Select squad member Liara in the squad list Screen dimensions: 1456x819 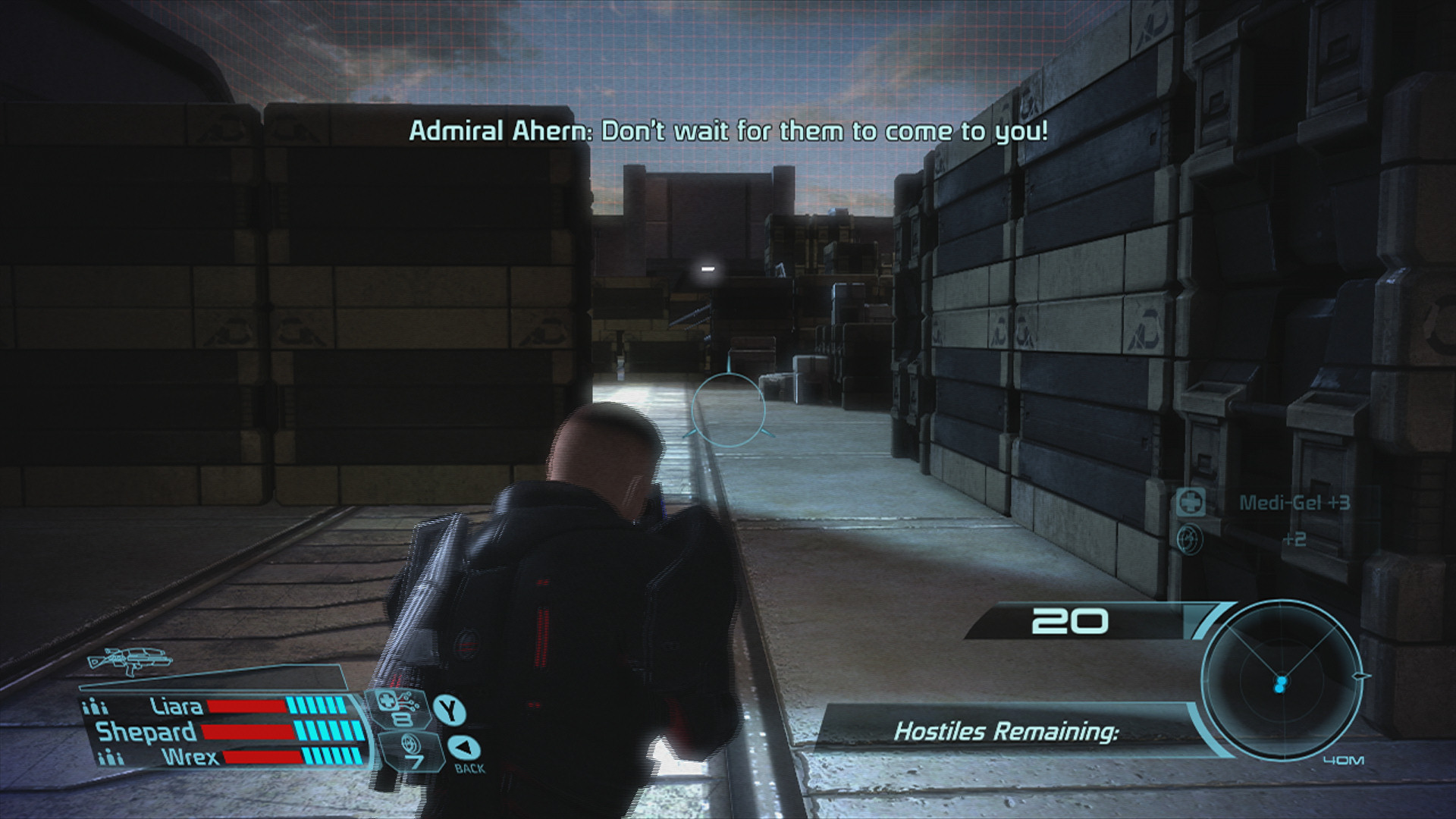tap(177, 707)
